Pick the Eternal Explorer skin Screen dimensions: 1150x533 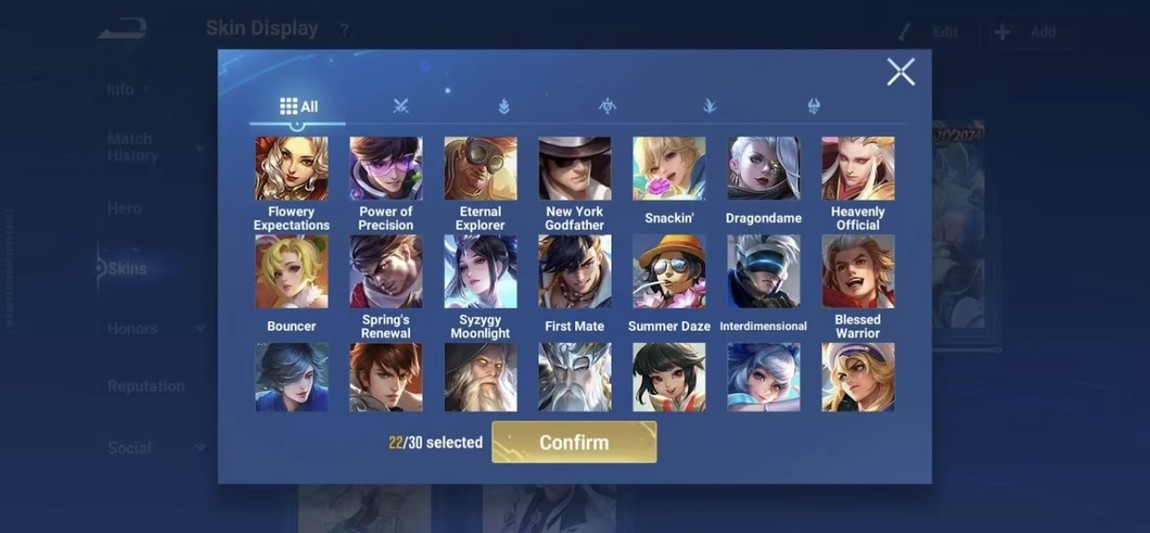coord(480,169)
